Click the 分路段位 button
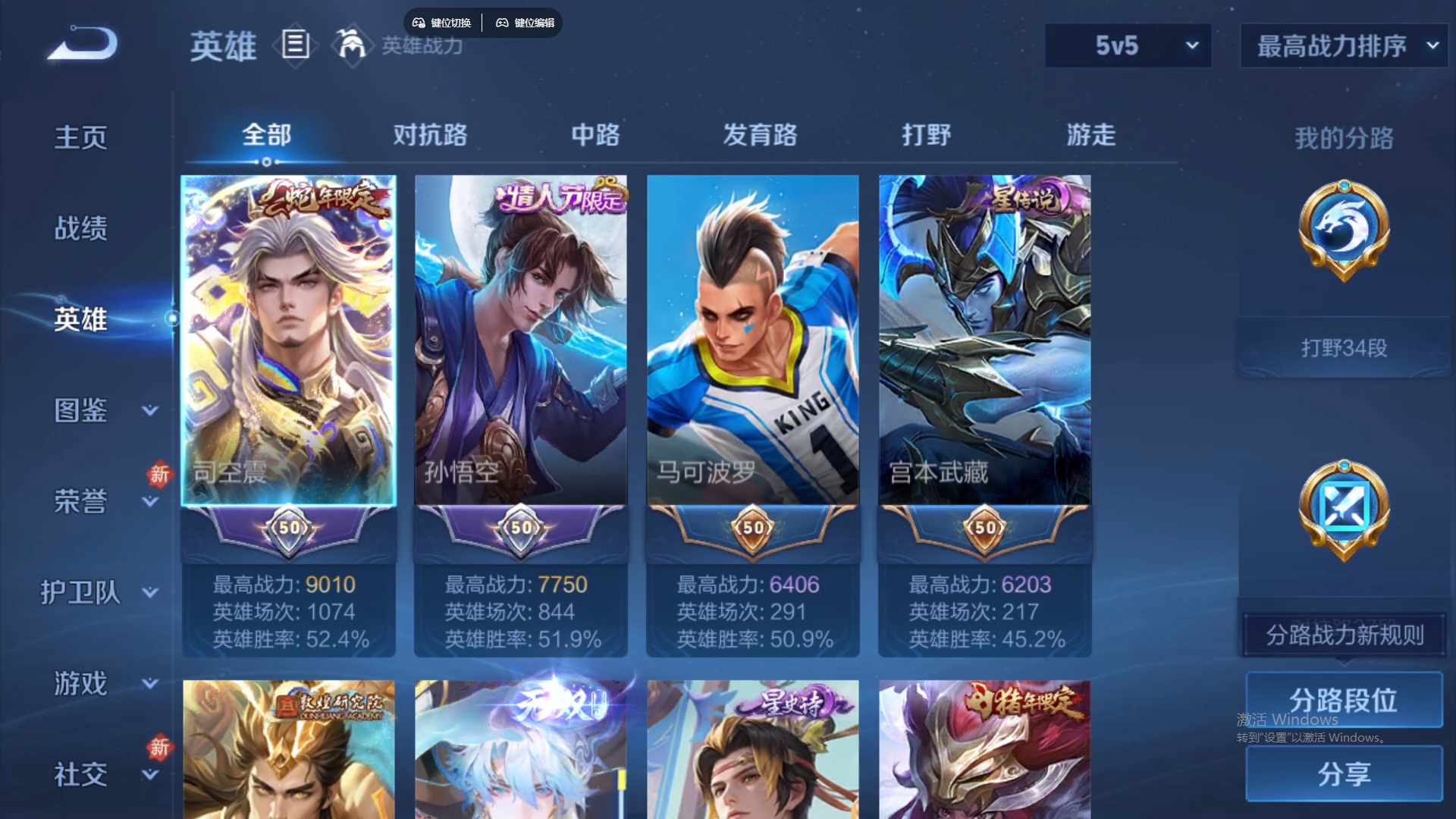The image size is (1456, 819). point(1344,699)
